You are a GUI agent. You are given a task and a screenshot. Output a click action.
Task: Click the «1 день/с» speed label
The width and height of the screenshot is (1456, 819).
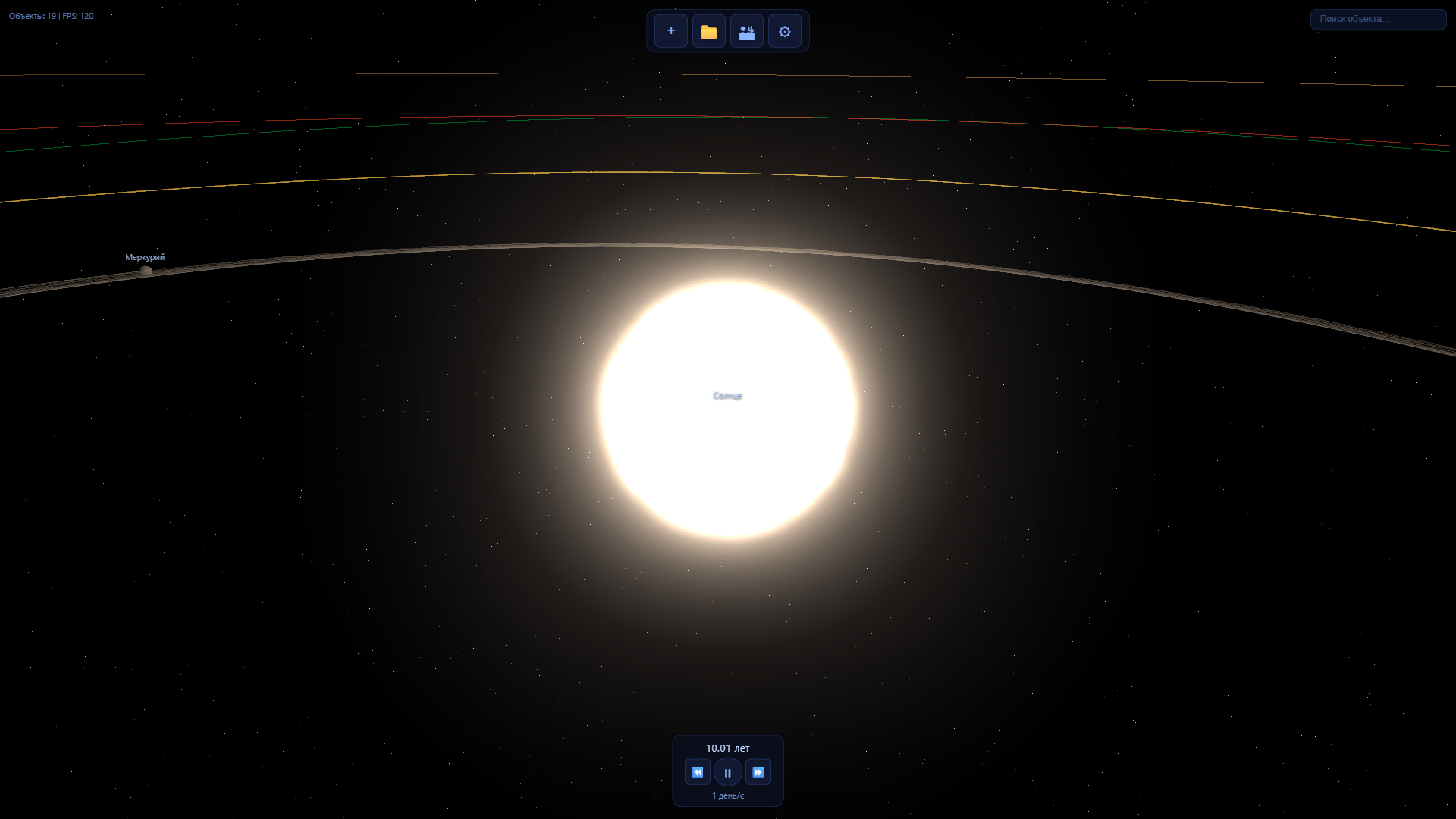(x=727, y=795)
